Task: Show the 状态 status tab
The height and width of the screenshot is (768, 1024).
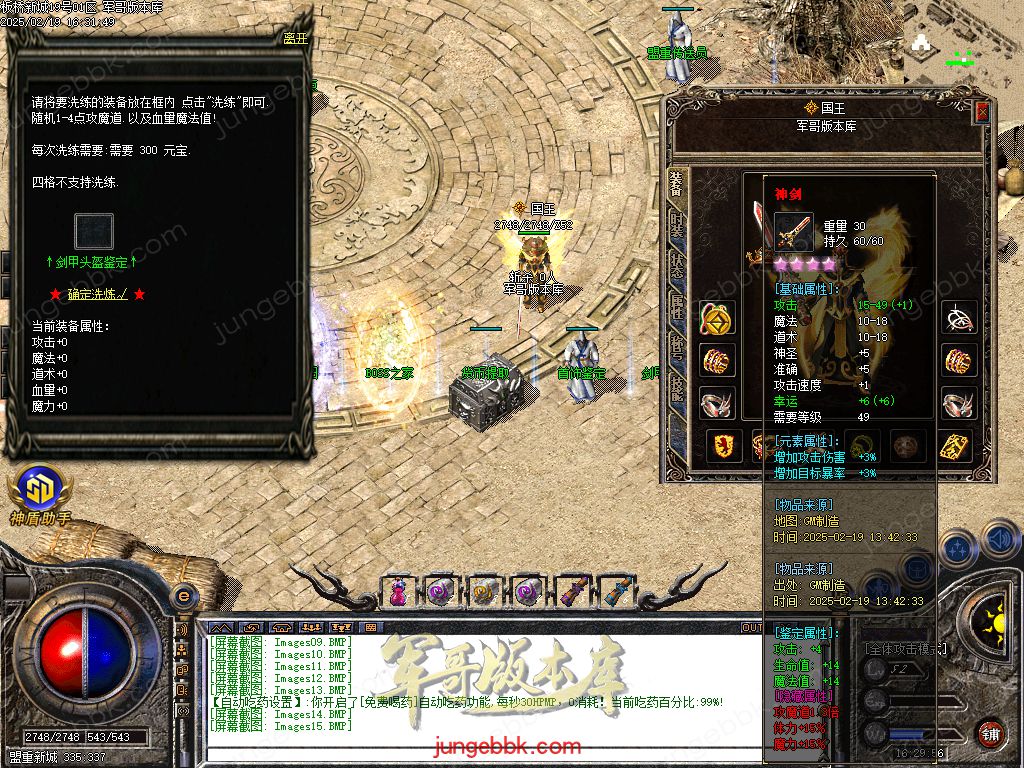Action: coord(677,263)
